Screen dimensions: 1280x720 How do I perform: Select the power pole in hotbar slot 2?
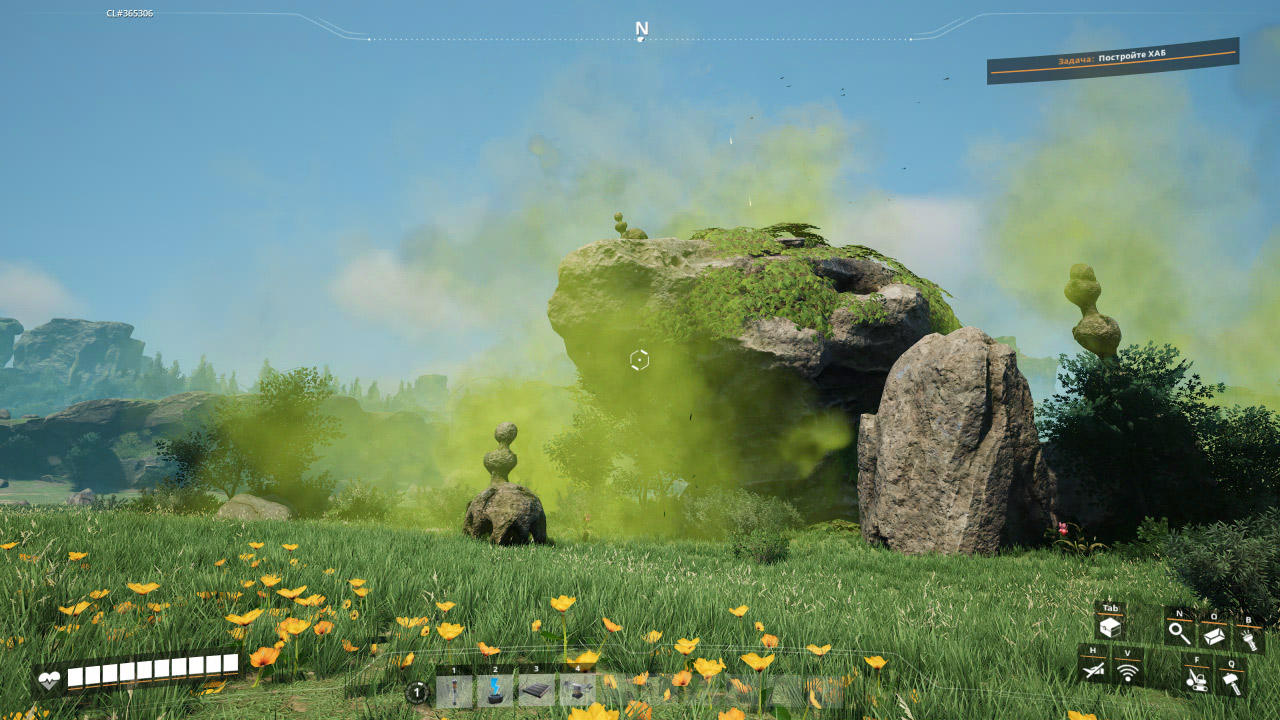click(495, 691)
